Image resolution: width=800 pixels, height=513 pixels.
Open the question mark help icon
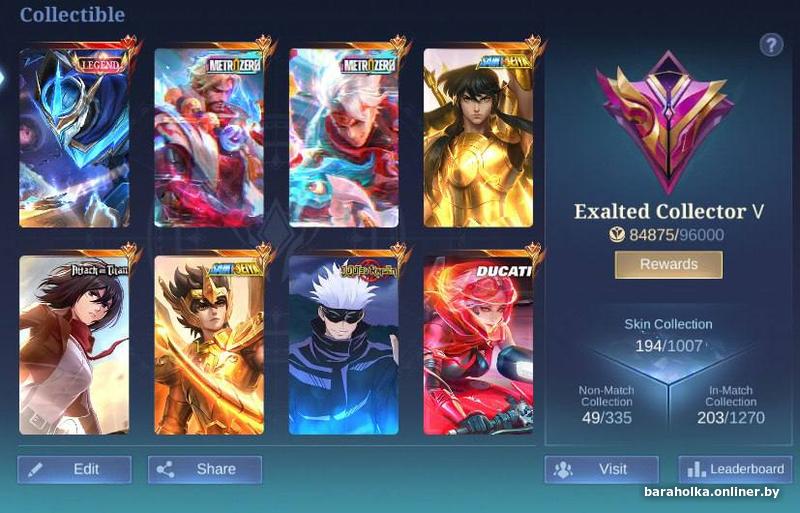(771, 44)
